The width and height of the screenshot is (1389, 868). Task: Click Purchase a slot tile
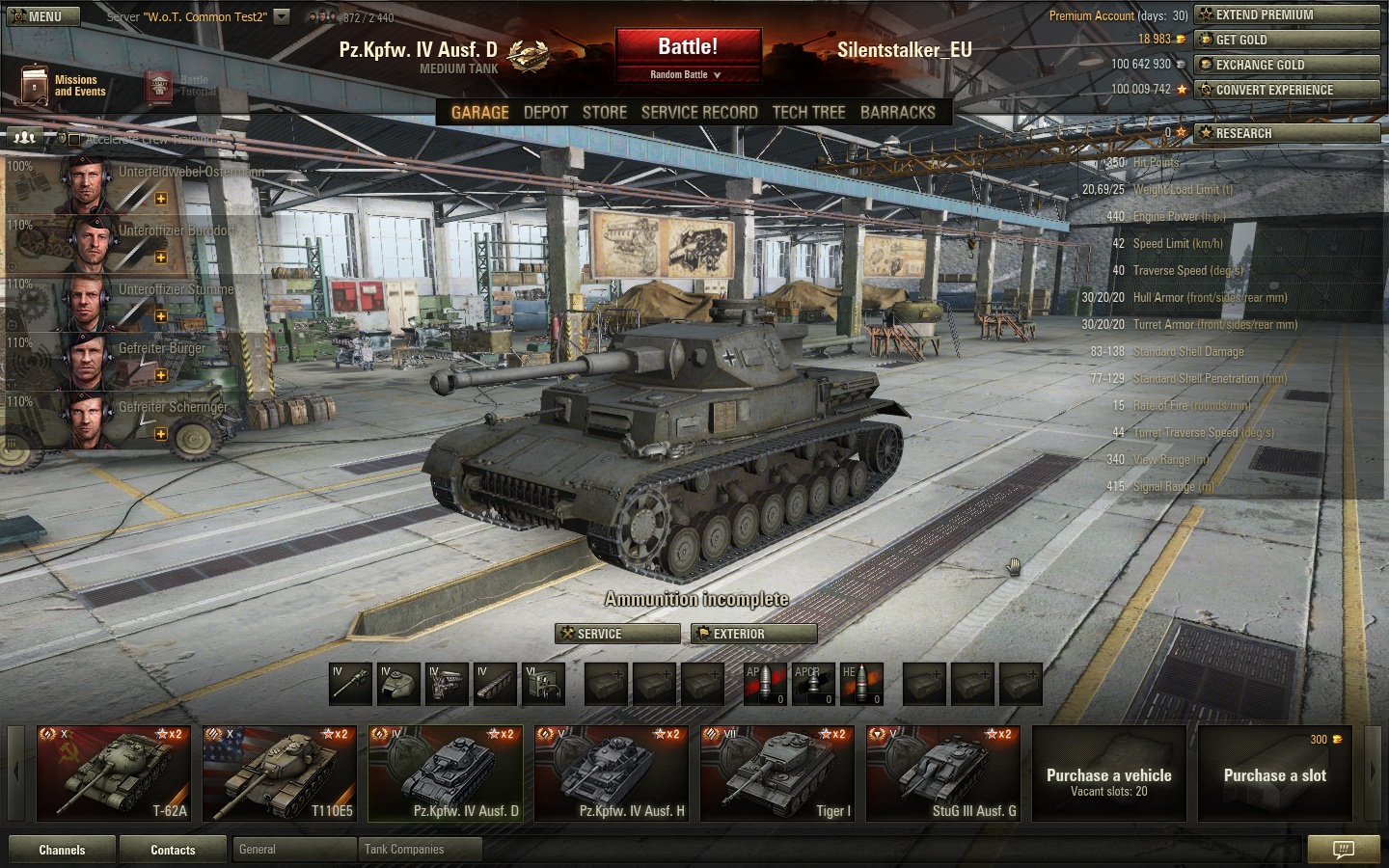click(1274, 773)
